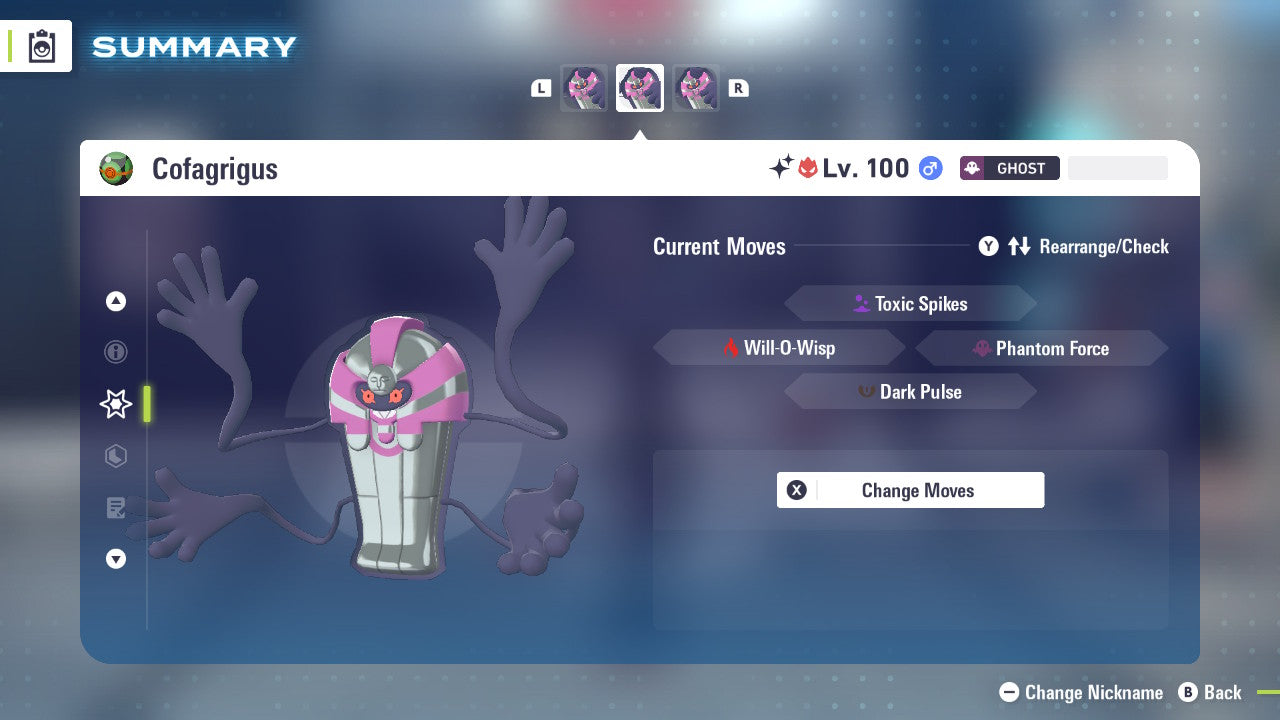Click the R shoulder button indicator

pos(738,88)
